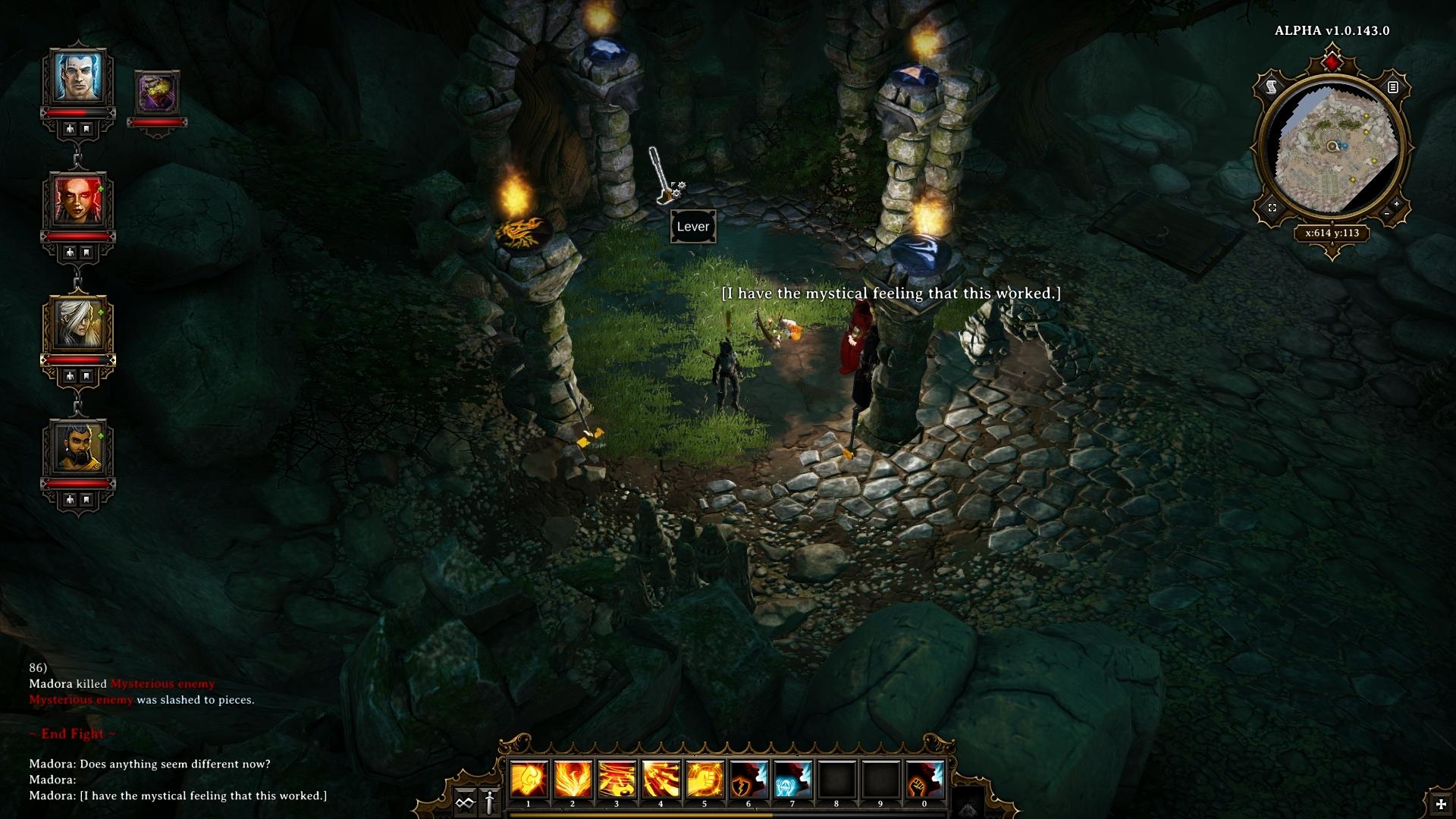Click the sword icon beside the hotbar
This screenshot has width=1456, height=819.
tap(490, 802)
